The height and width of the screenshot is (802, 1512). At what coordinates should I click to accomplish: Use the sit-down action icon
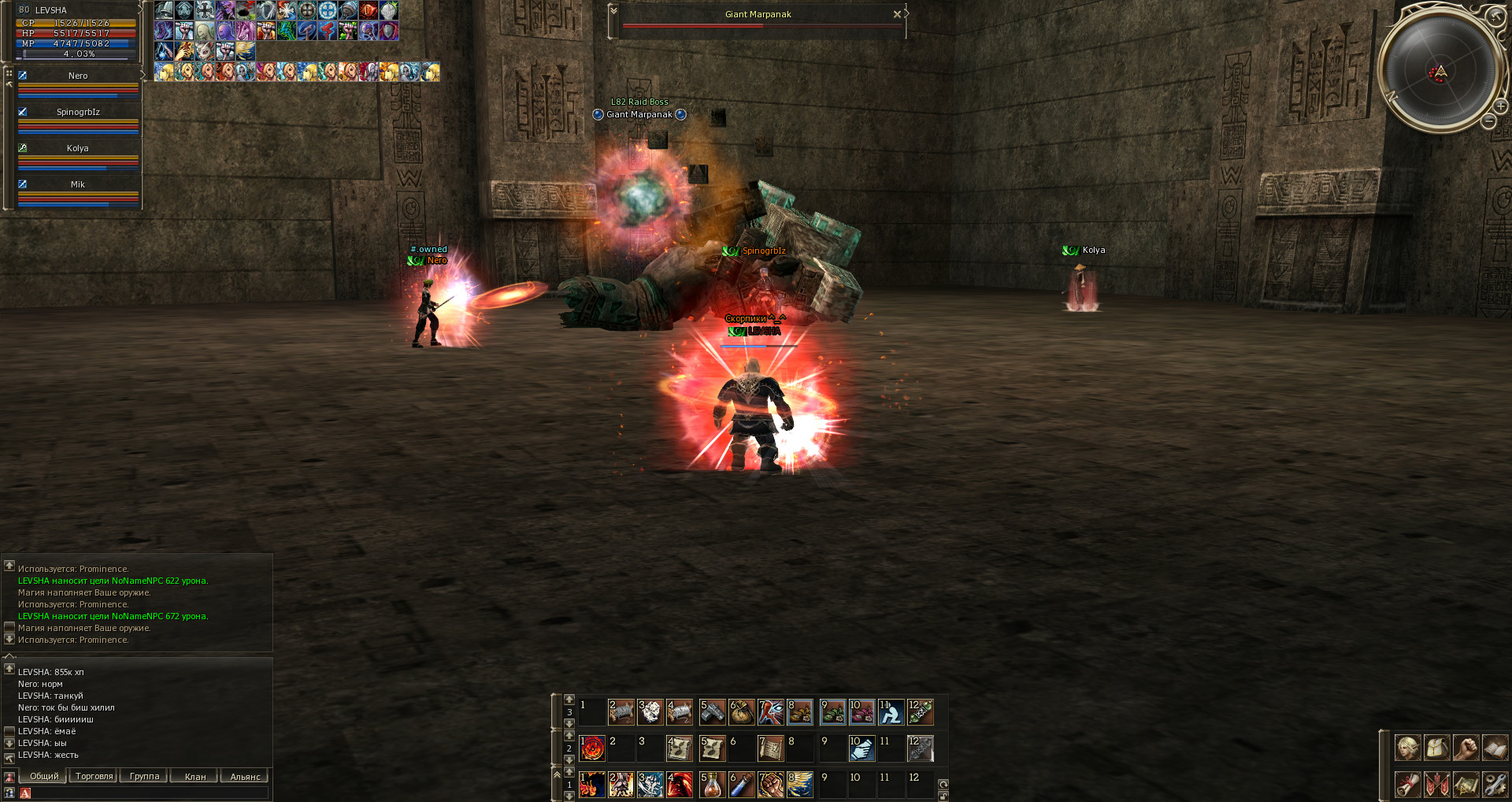click(891, 712)
